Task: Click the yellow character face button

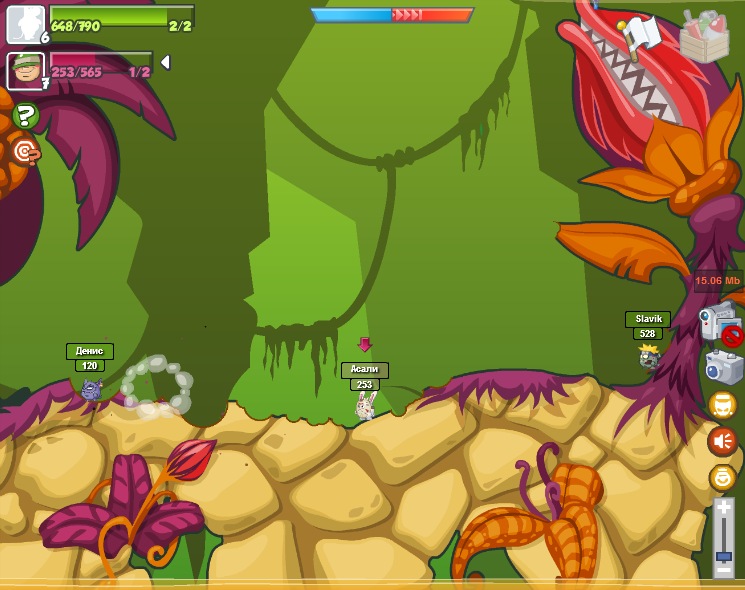Action: (722, 404)
